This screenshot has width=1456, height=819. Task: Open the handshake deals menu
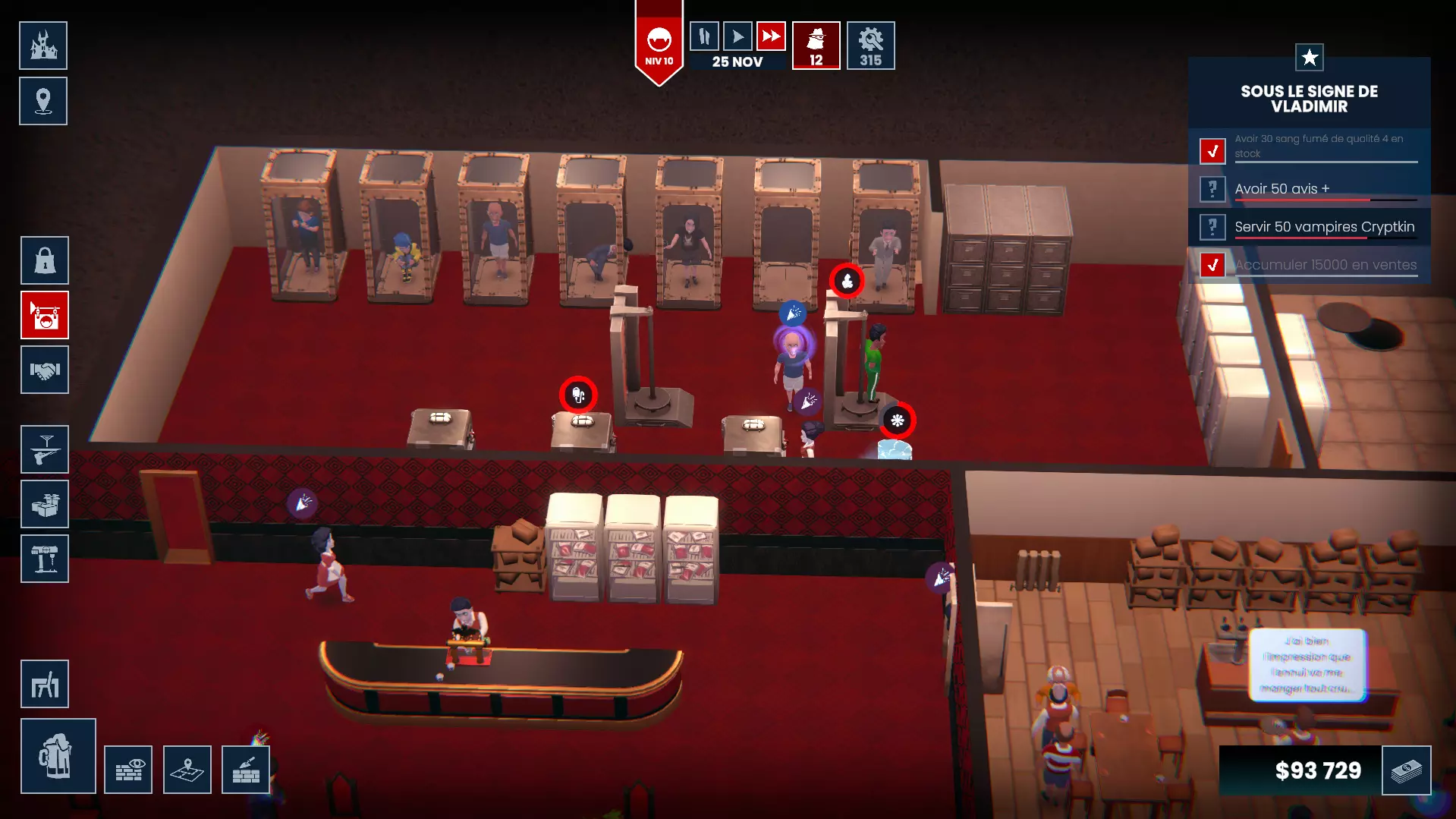[x=45, y=370]
